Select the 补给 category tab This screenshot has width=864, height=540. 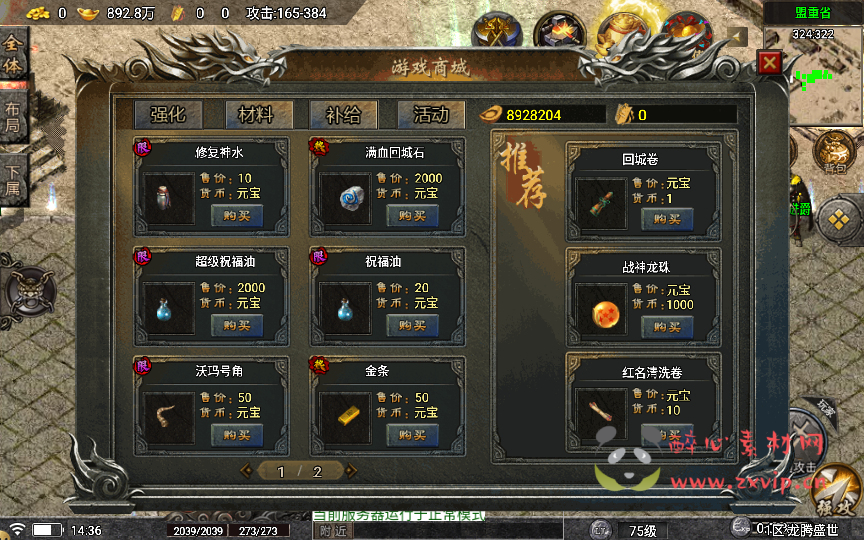click(x=344, y=114)
